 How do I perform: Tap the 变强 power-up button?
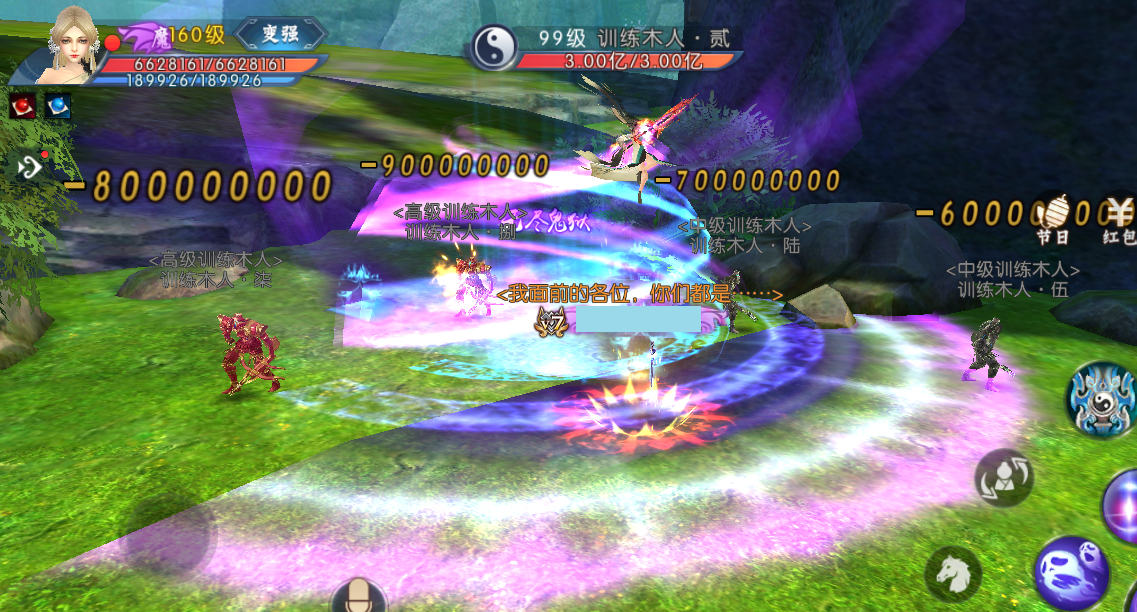click(281, 35)
